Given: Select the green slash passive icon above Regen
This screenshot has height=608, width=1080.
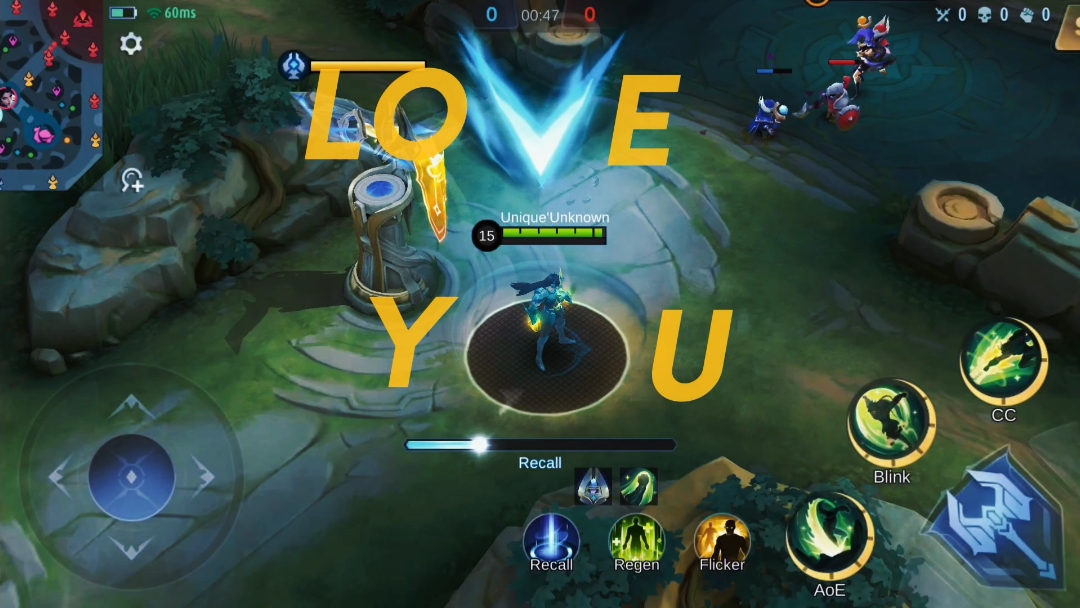Looking at the screenshot, I should point(638,486).
